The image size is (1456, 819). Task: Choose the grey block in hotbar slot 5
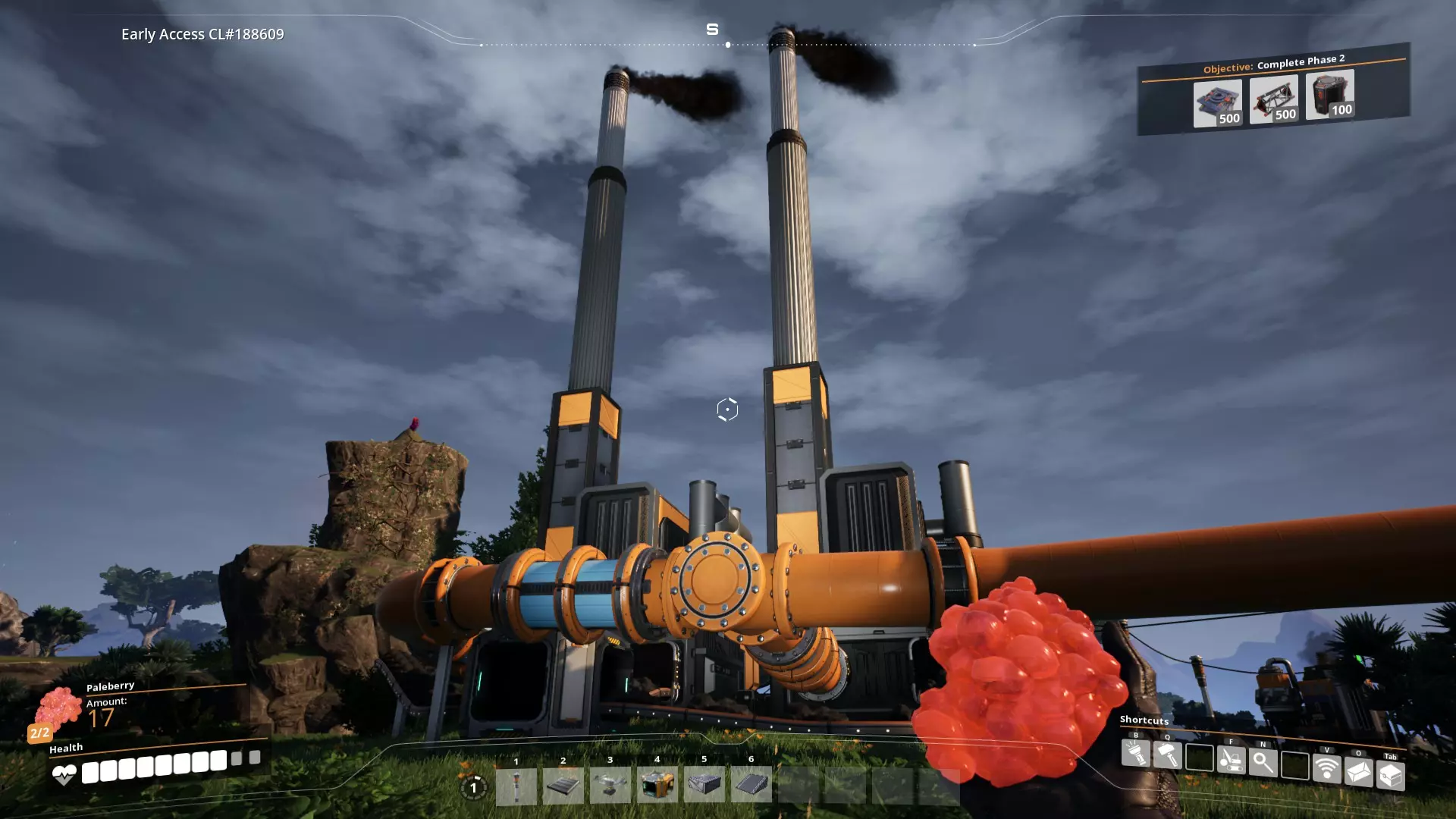[x=704, y=785]
